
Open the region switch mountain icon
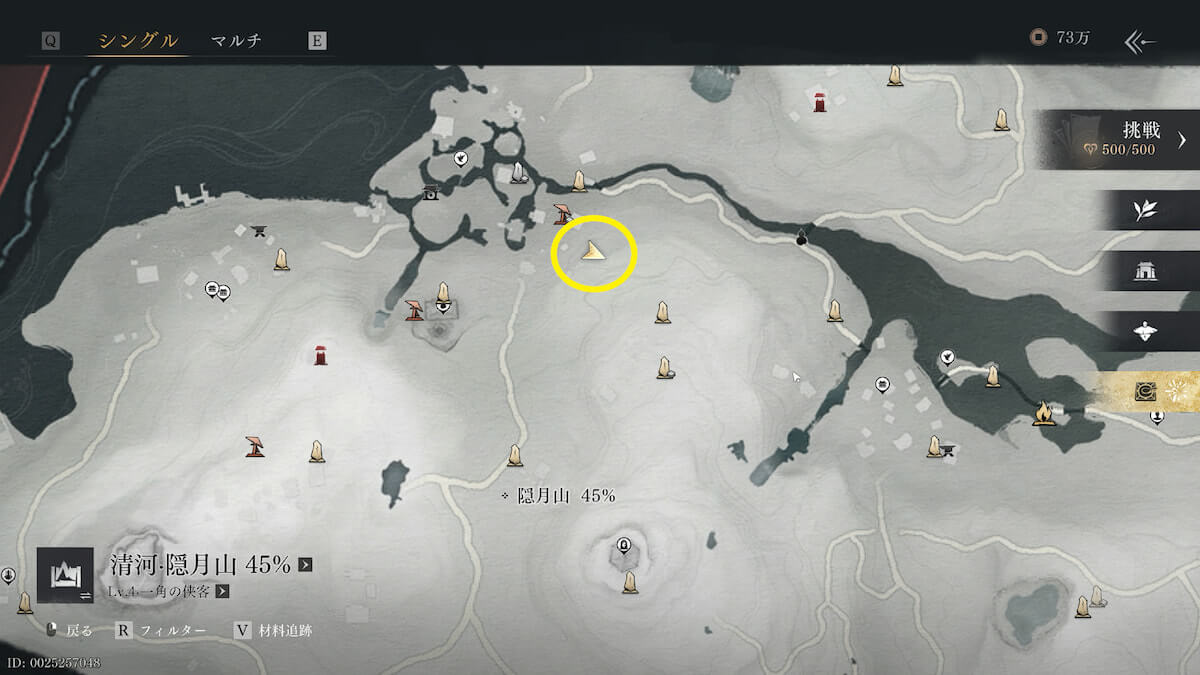click(65, 575)
